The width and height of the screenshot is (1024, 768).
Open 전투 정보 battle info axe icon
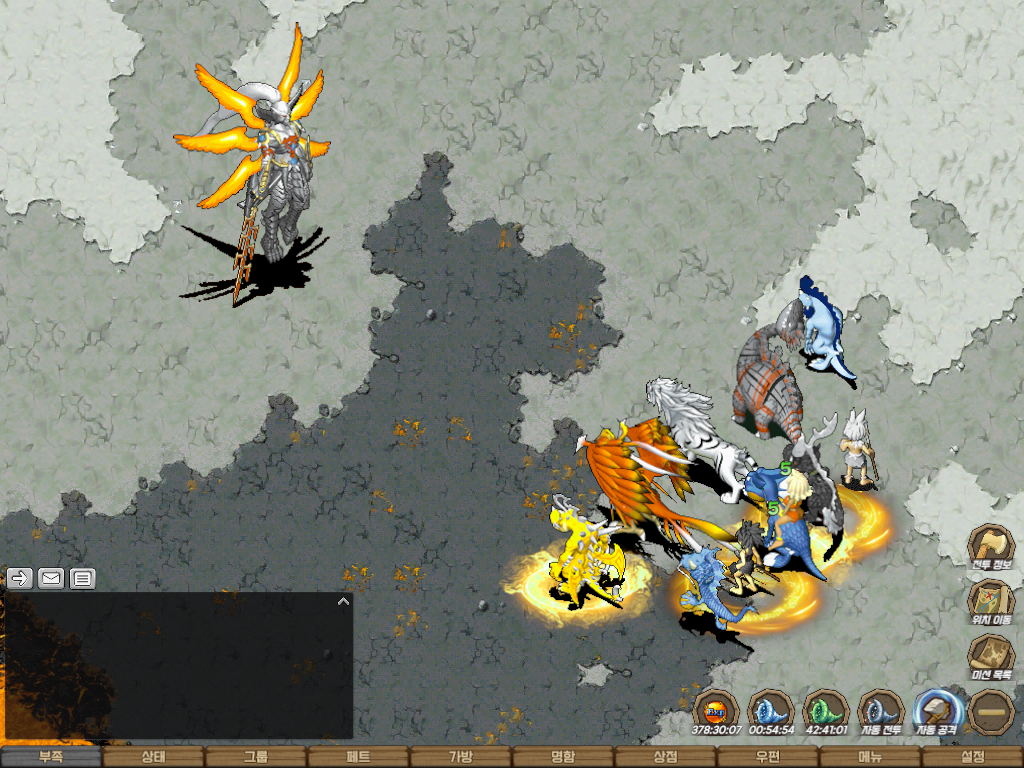tap(991, 546)
